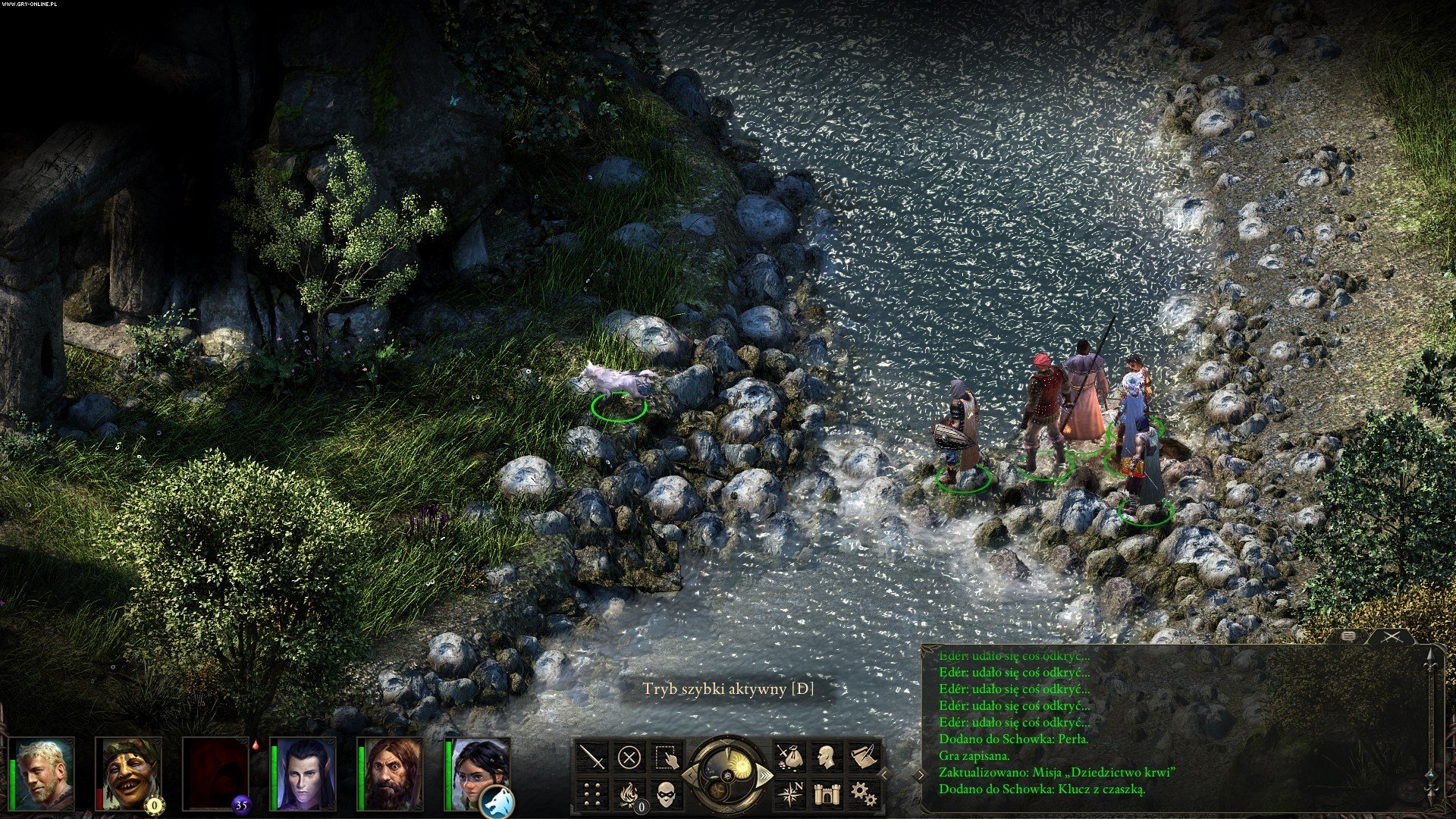Open the options gears menu
The image size is (1456, 819).
point(863,794)
